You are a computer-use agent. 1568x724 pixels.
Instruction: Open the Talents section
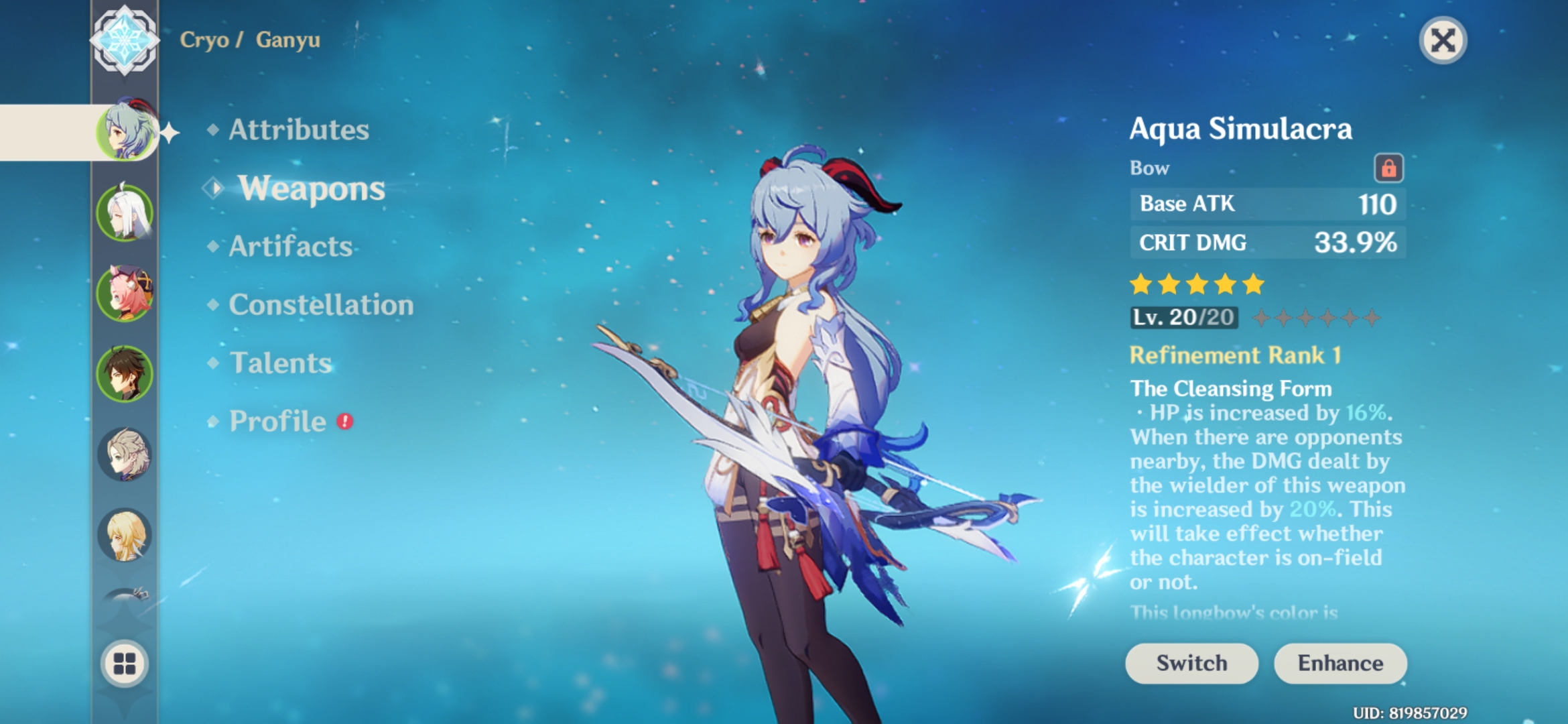coord(281,362)
